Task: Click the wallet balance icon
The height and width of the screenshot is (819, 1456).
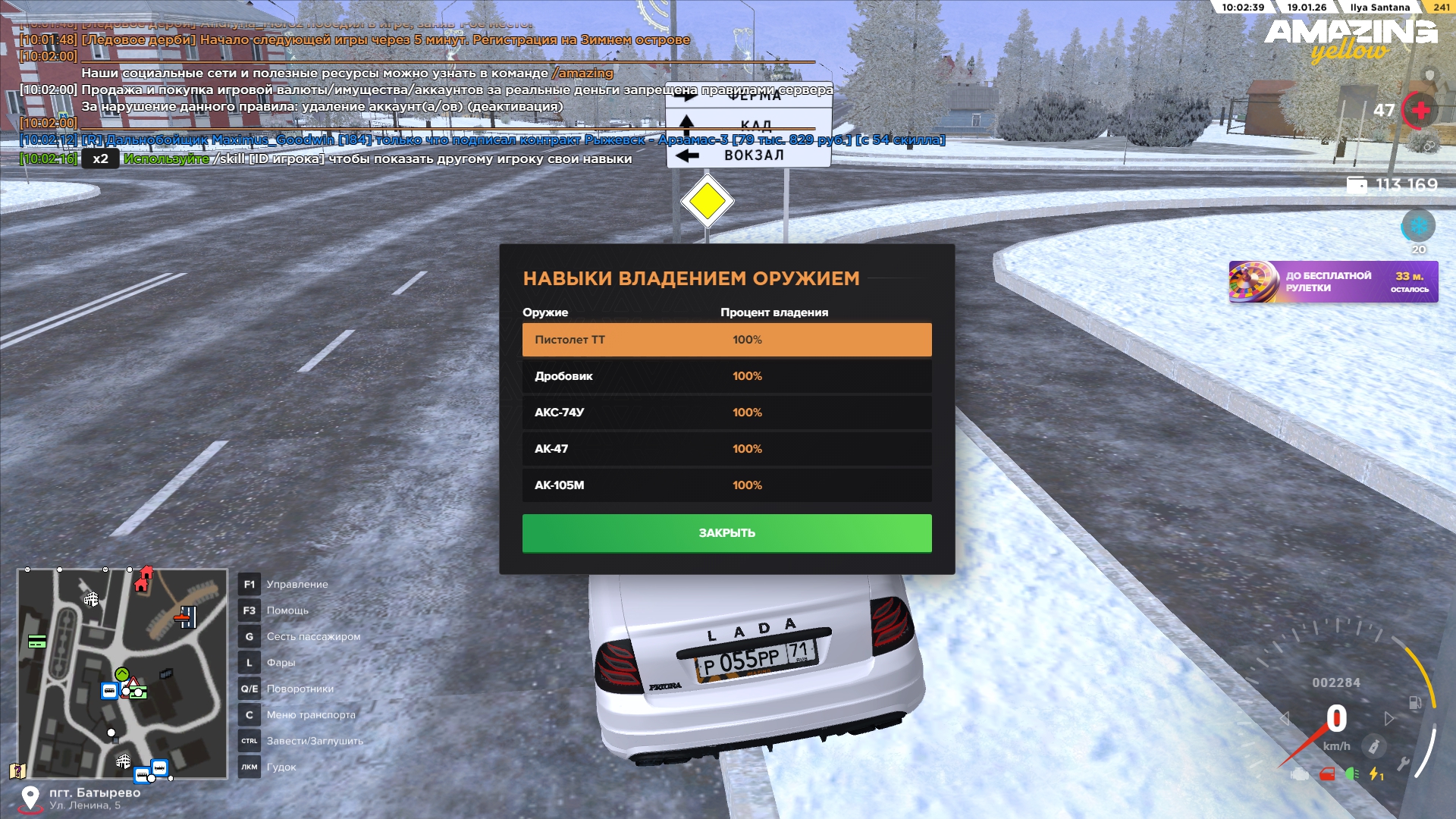Action: (1357, 185)
